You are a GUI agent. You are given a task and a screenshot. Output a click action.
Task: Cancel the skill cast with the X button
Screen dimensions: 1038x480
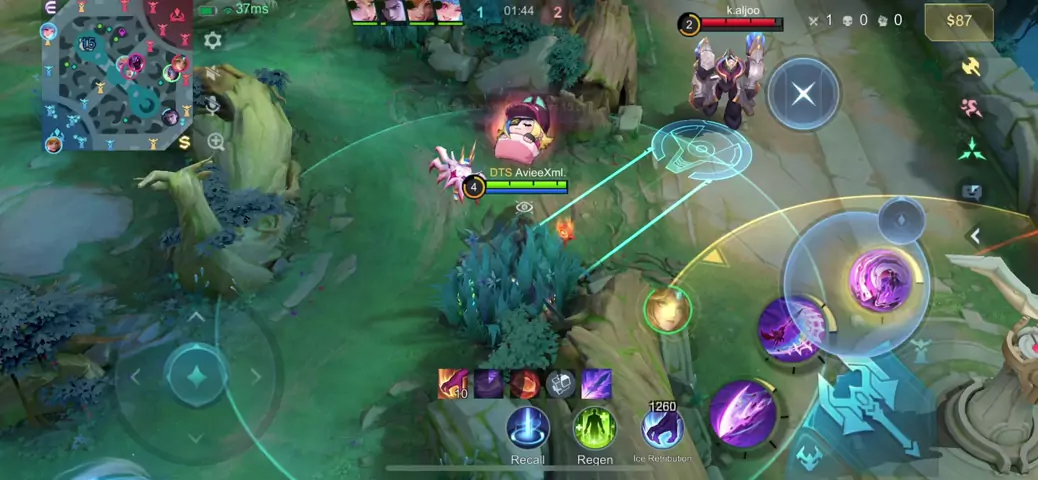click(803, 94)
